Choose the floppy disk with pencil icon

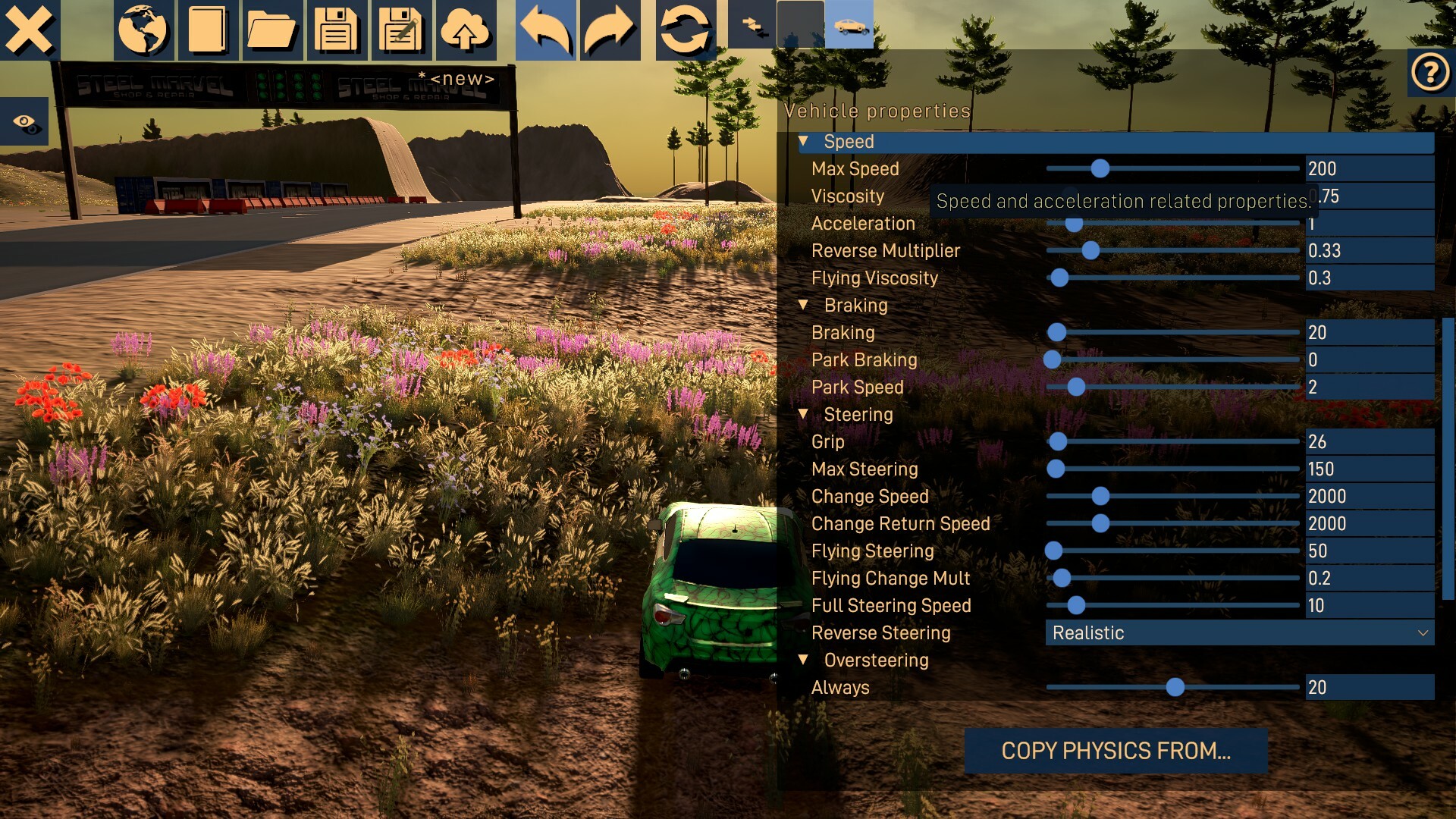pos(400,30)
